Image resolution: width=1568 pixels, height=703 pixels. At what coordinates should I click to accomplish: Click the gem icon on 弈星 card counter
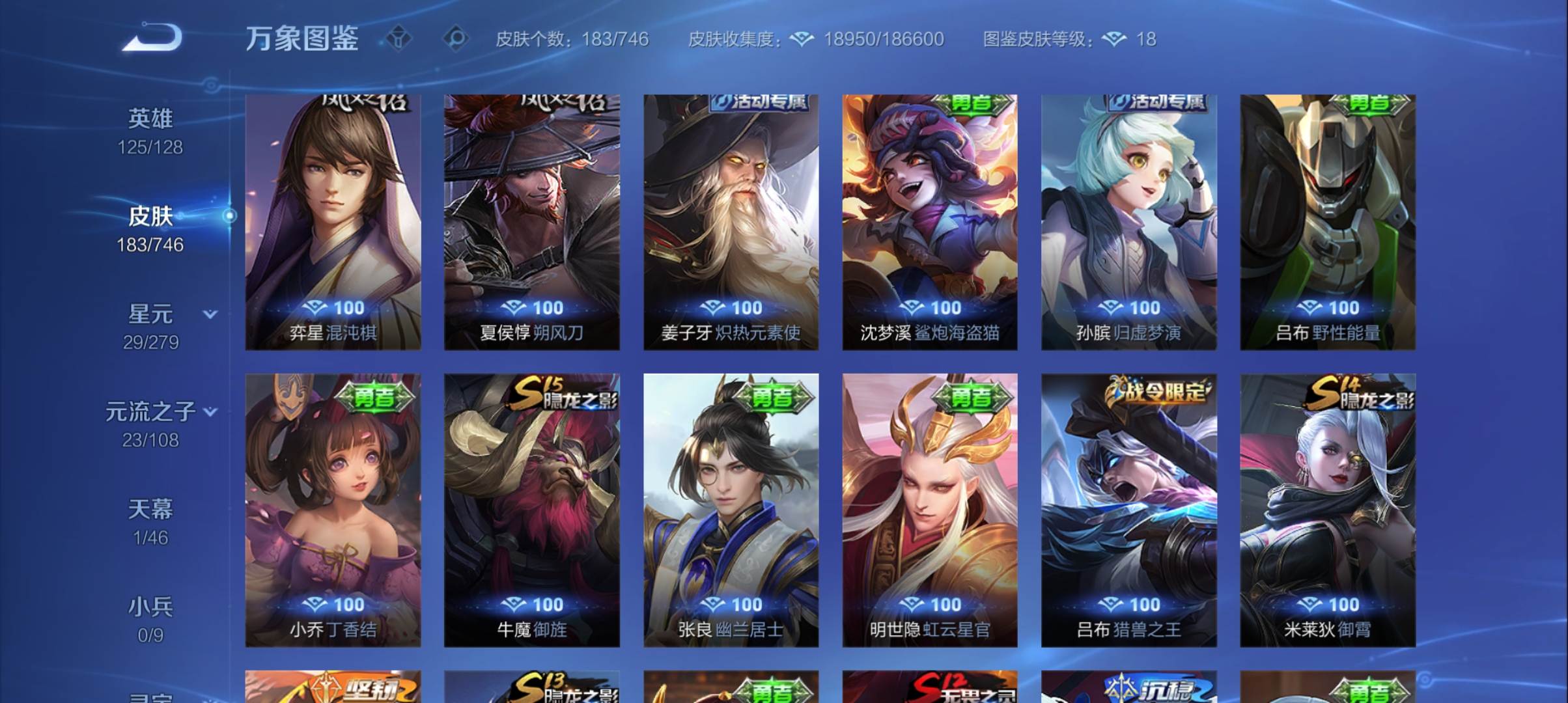coord(316,307)
